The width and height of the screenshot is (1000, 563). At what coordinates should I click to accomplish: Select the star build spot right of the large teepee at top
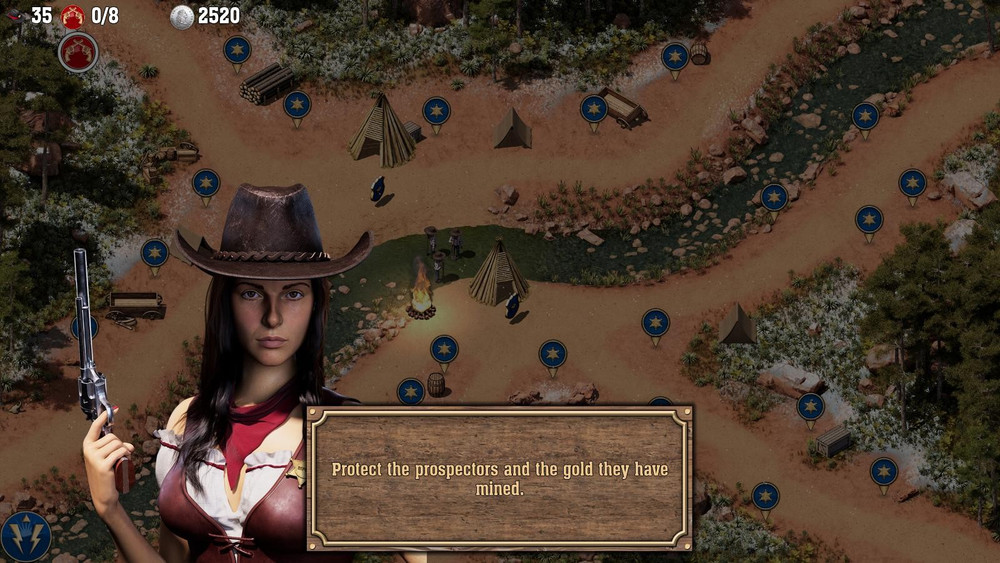436,111
